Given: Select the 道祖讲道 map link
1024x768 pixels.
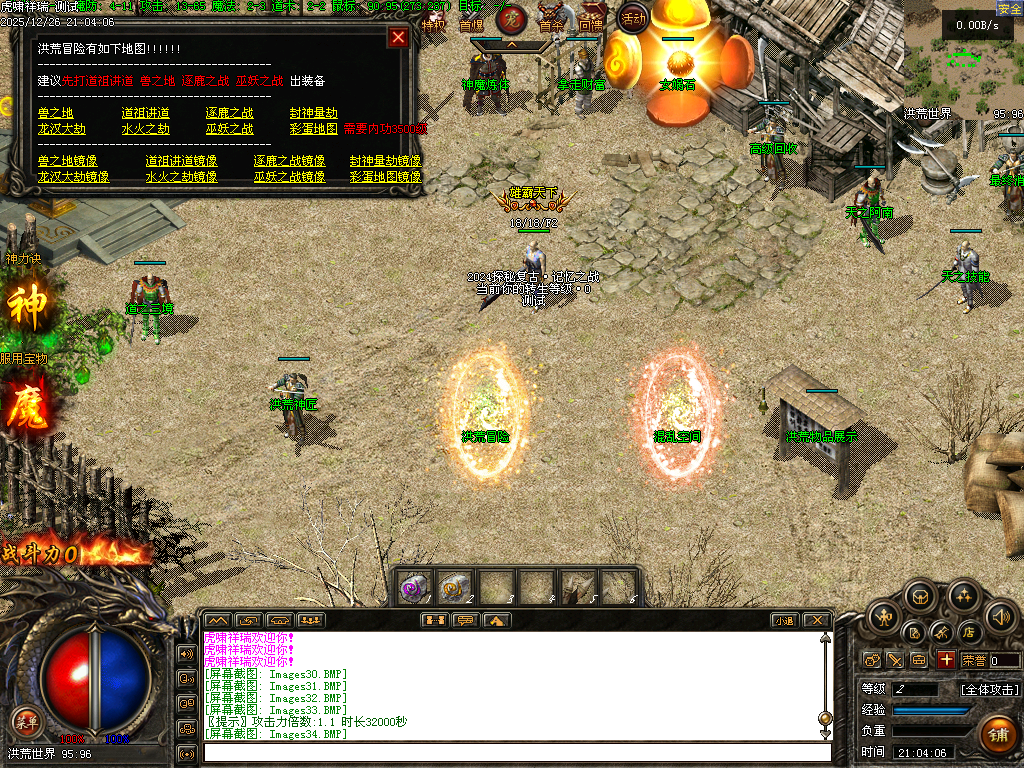Looking at the screenshot, I should point(145,113).
